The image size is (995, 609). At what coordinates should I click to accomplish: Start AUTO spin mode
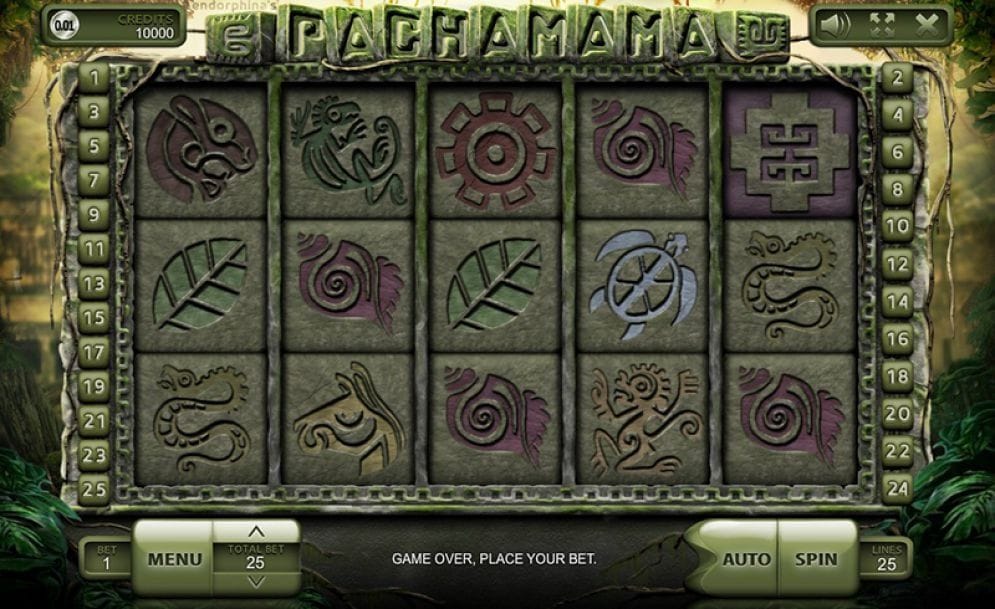point(746,559)
